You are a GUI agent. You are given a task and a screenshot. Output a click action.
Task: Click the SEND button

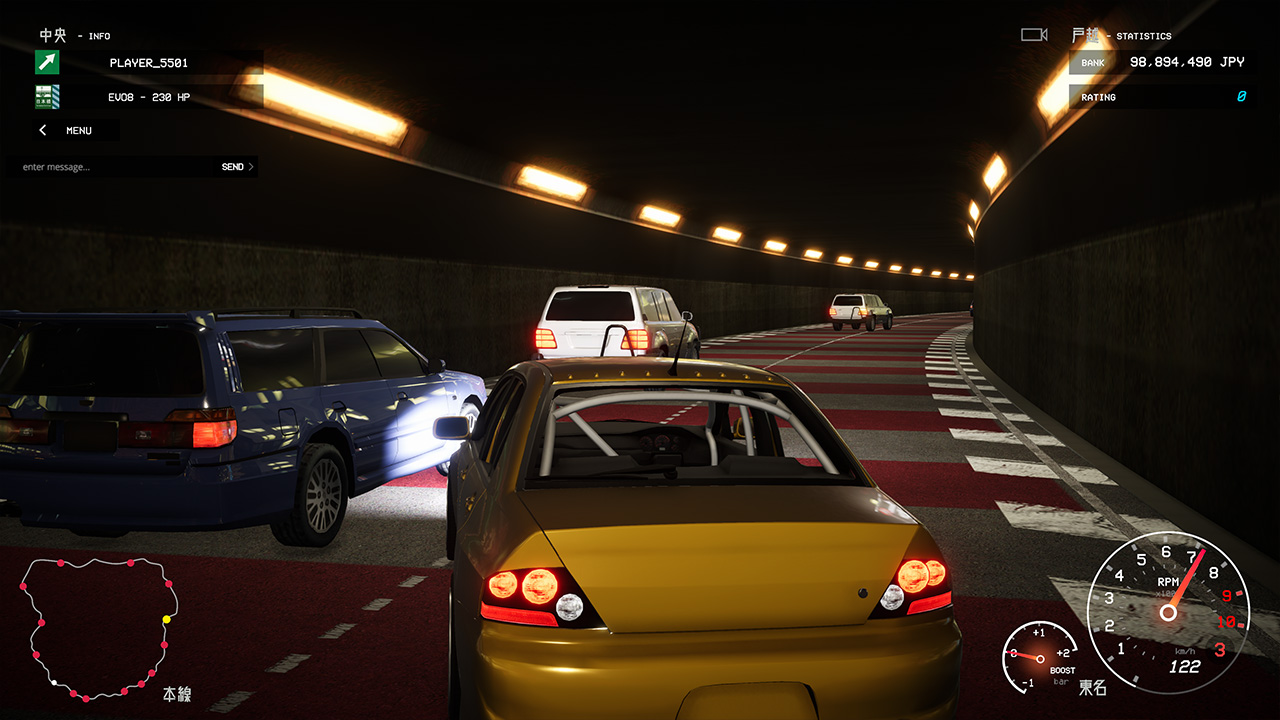point(232,166)
